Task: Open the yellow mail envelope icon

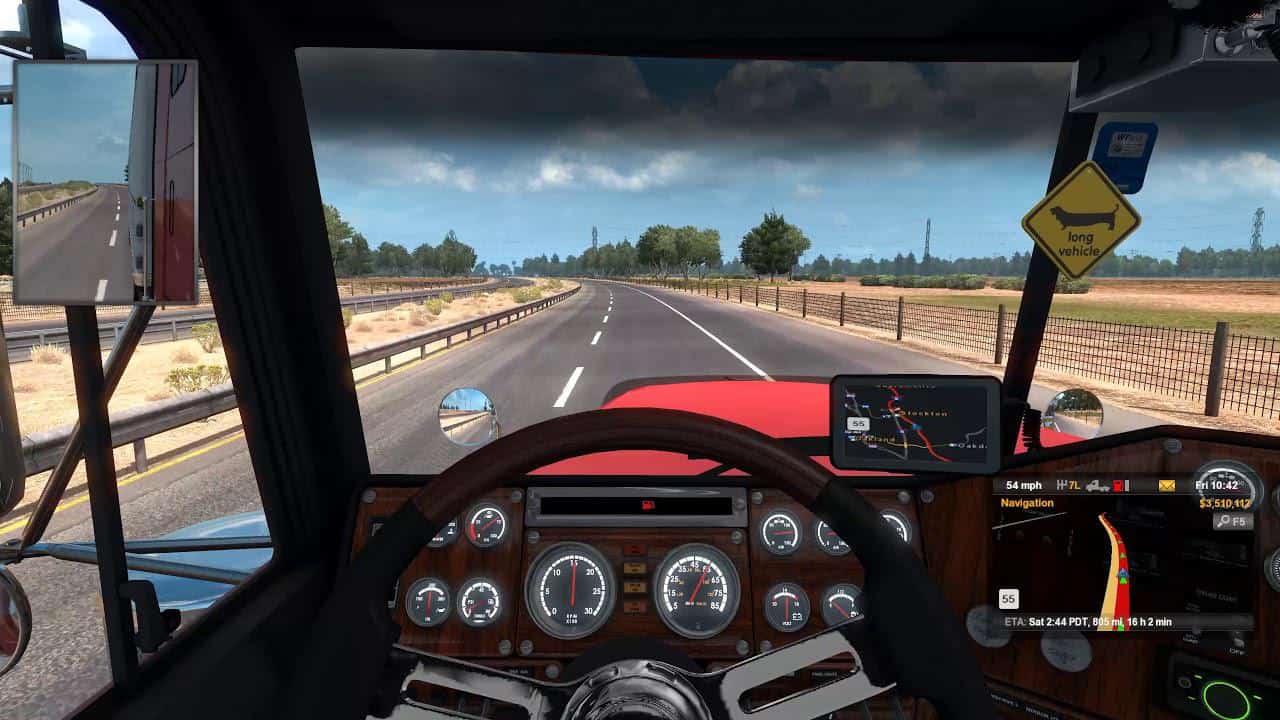Action: point(1166,485)
